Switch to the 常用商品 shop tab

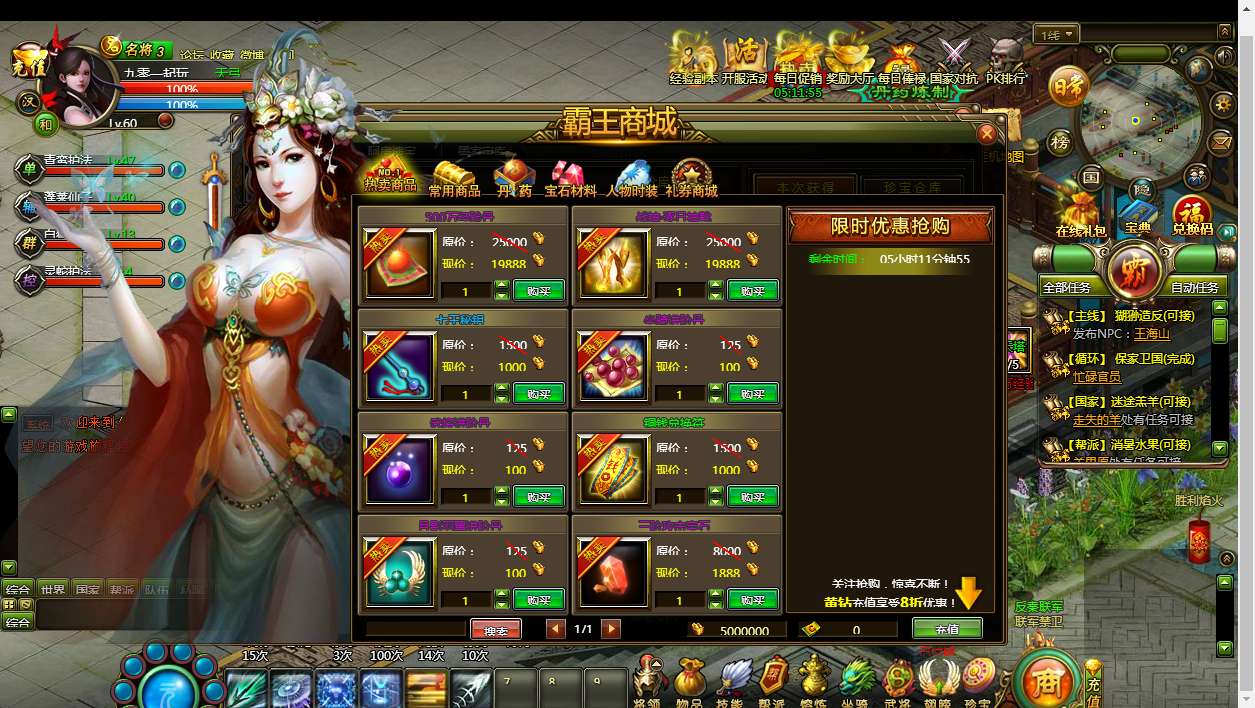coord(454,180)
